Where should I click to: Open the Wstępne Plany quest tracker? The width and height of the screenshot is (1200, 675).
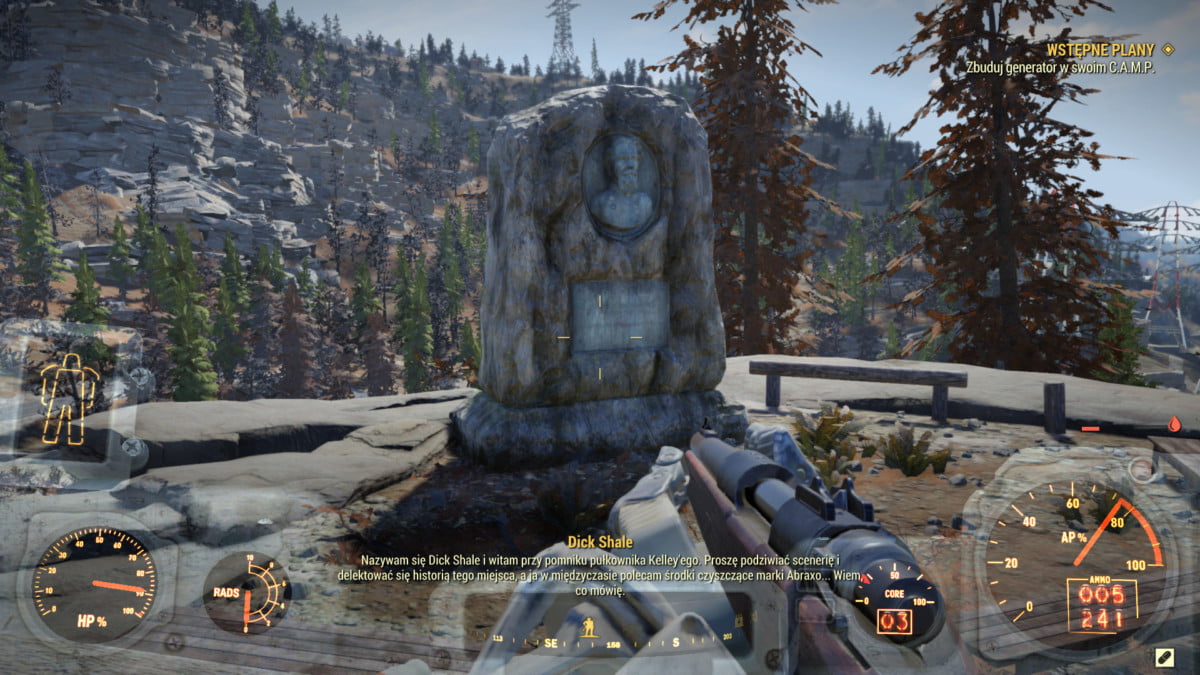pyautogui.click(x=1099, y=49)
